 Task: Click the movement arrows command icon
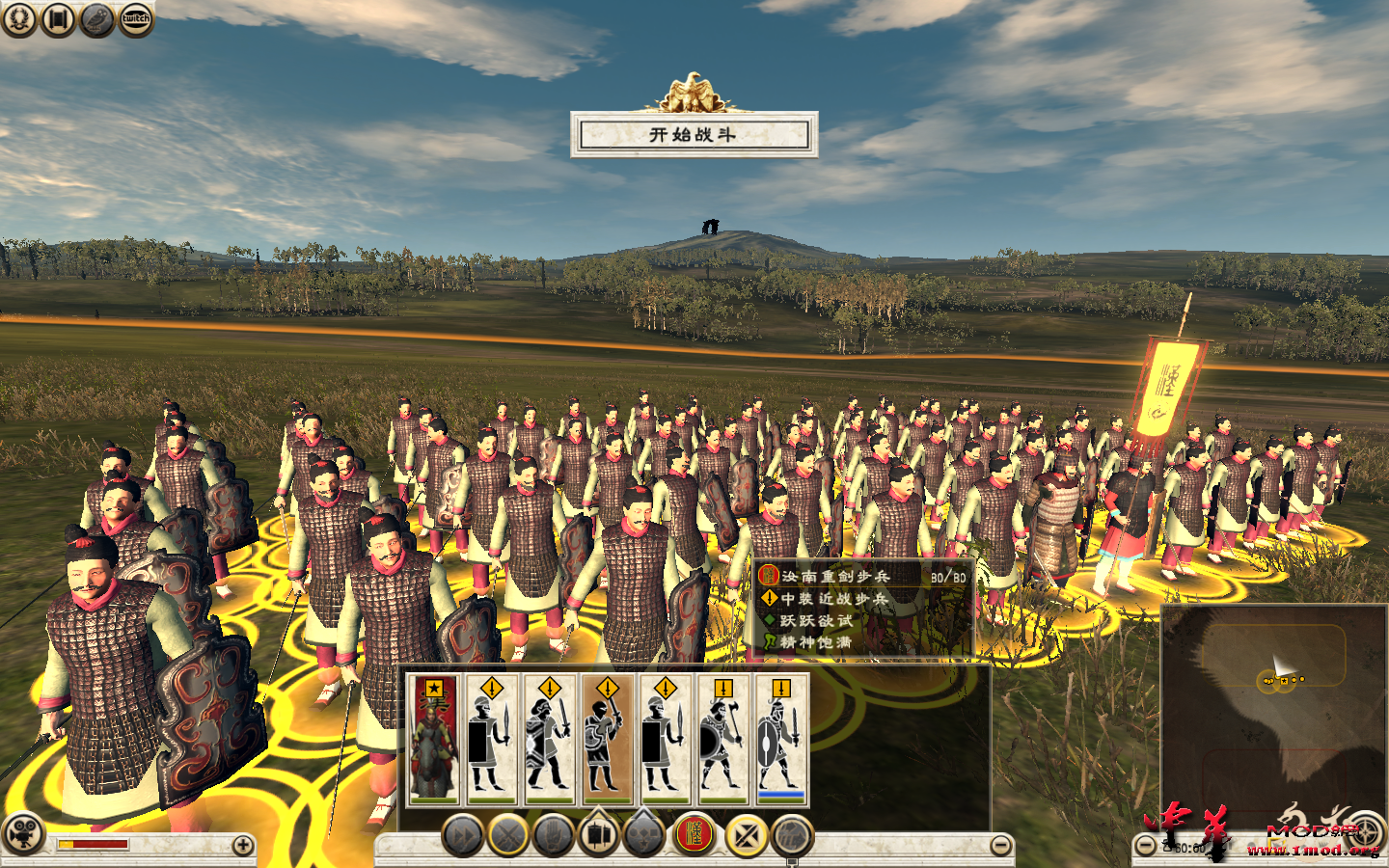click(791, 833)
